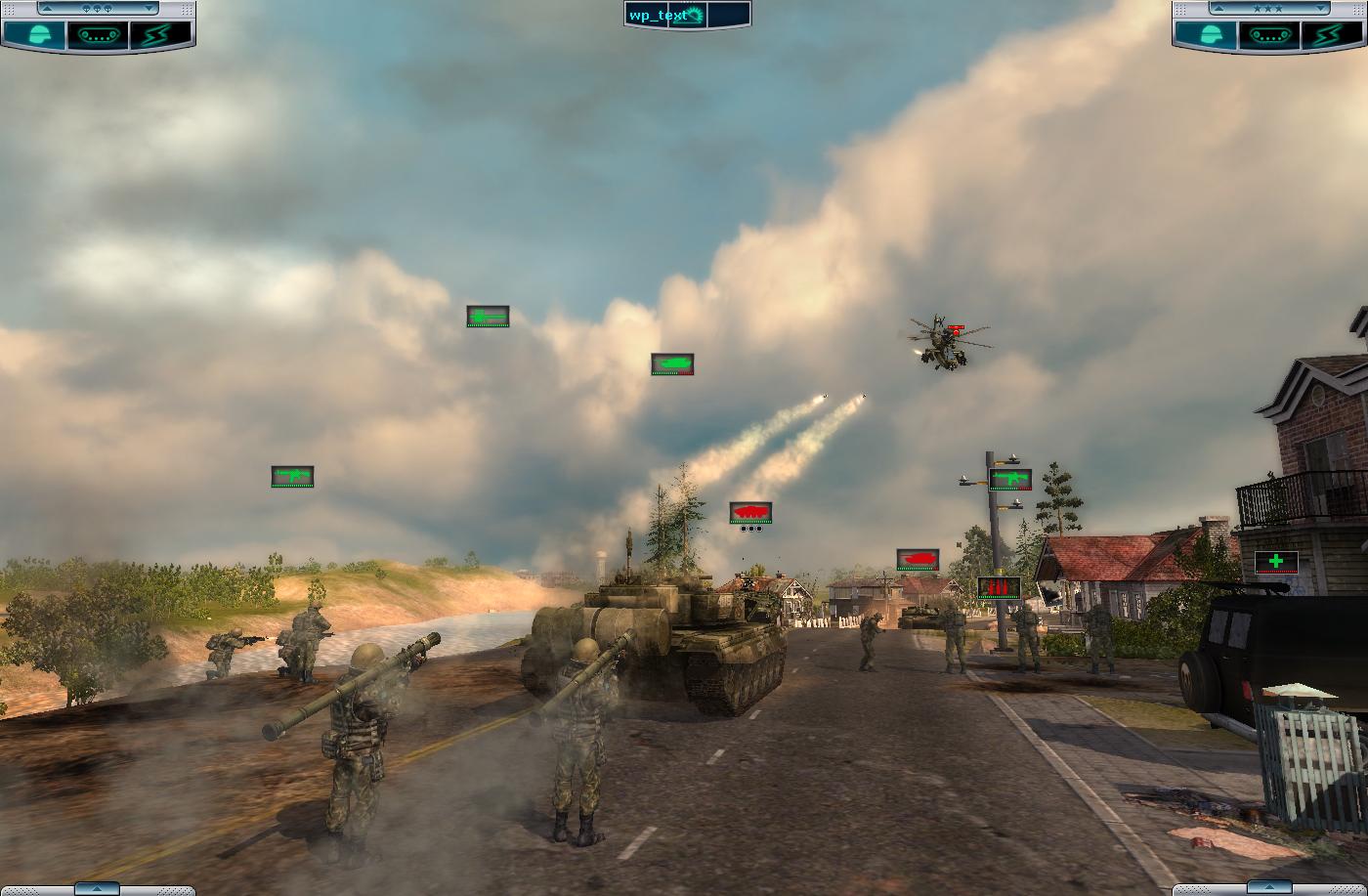
Task: Click the half-gear icon next to wp_text
Action: pos(695,15)
